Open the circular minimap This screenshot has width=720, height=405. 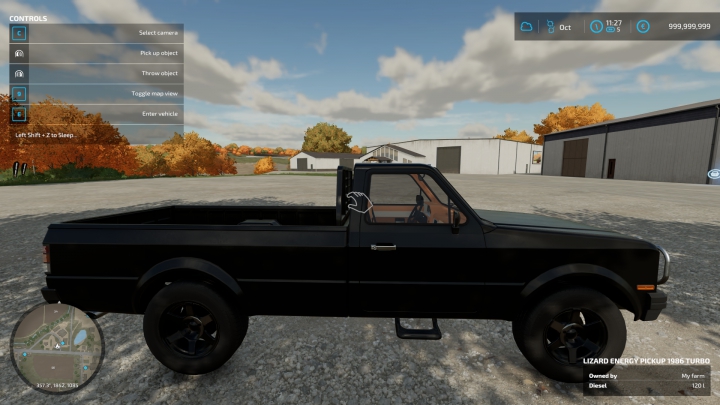click(43, 346)
